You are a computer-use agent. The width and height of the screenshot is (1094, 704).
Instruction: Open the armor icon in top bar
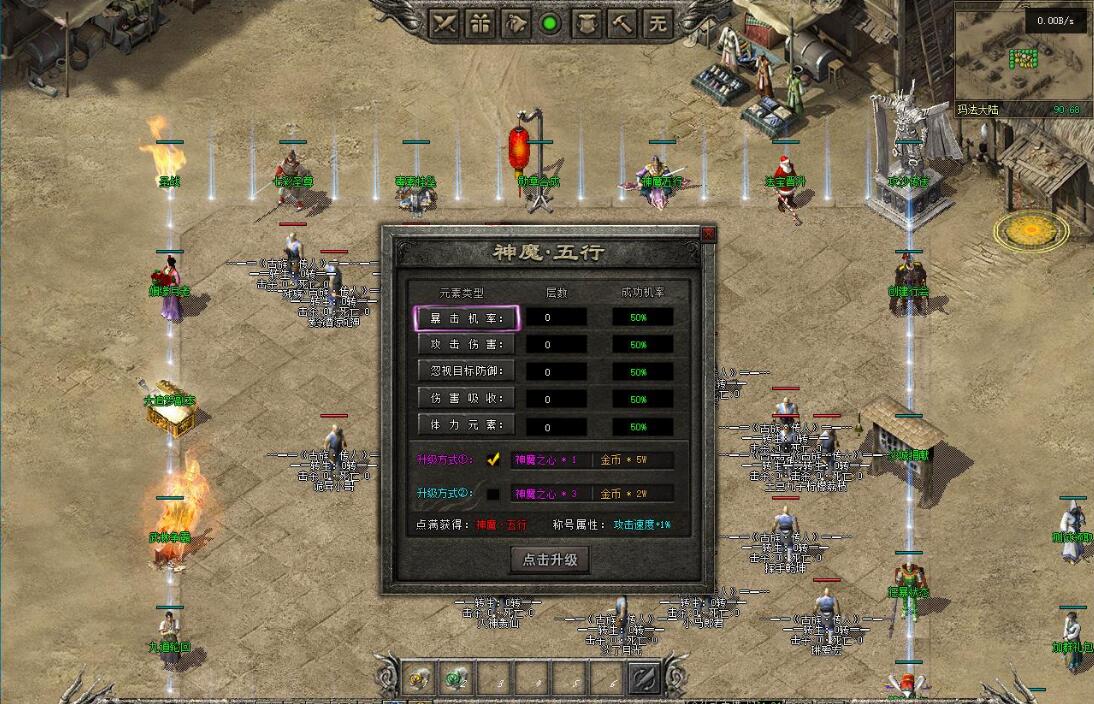click(x=585, y=23)
